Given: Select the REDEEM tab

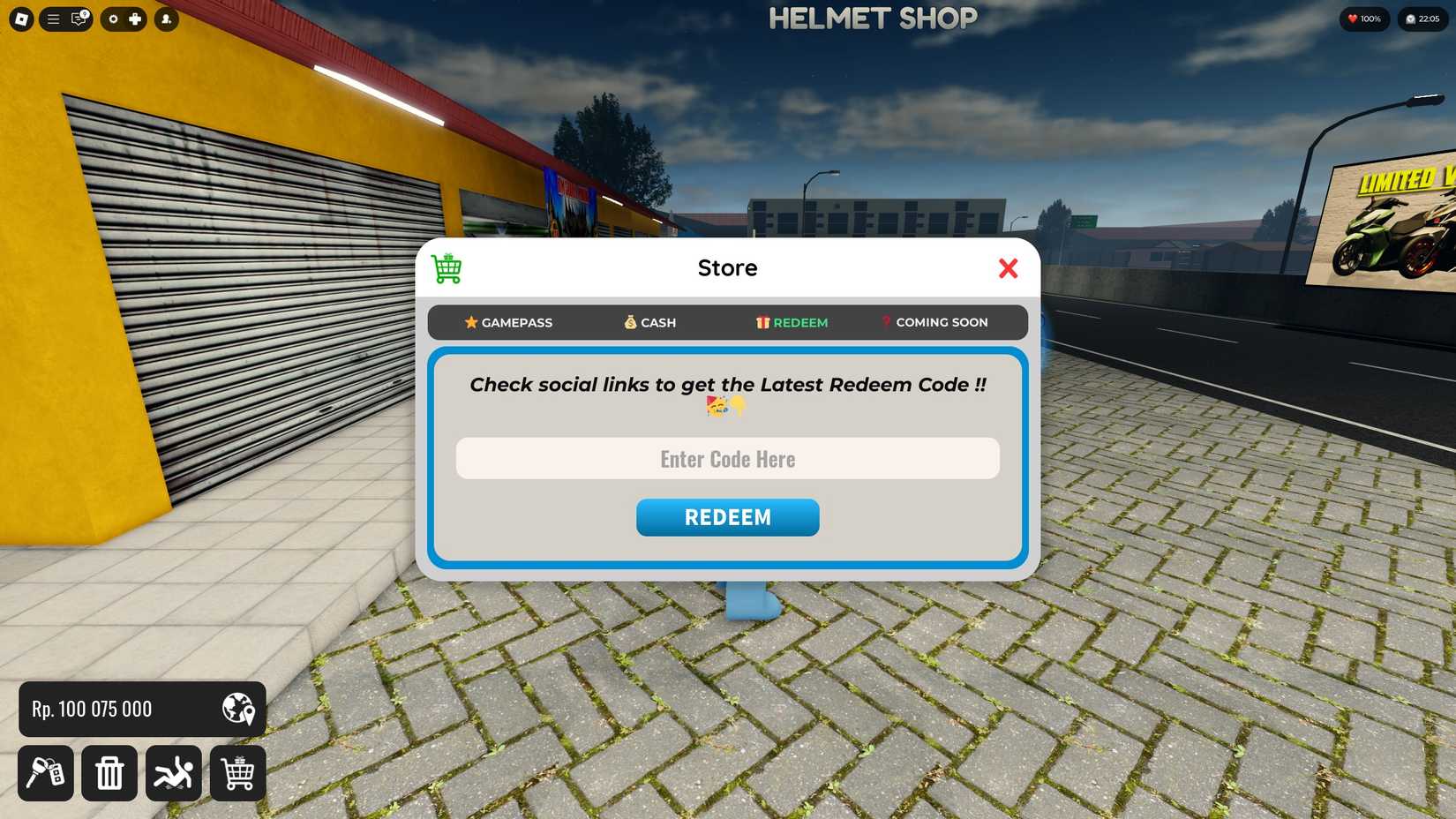Looking at the screenshot, I should point(792,322).
